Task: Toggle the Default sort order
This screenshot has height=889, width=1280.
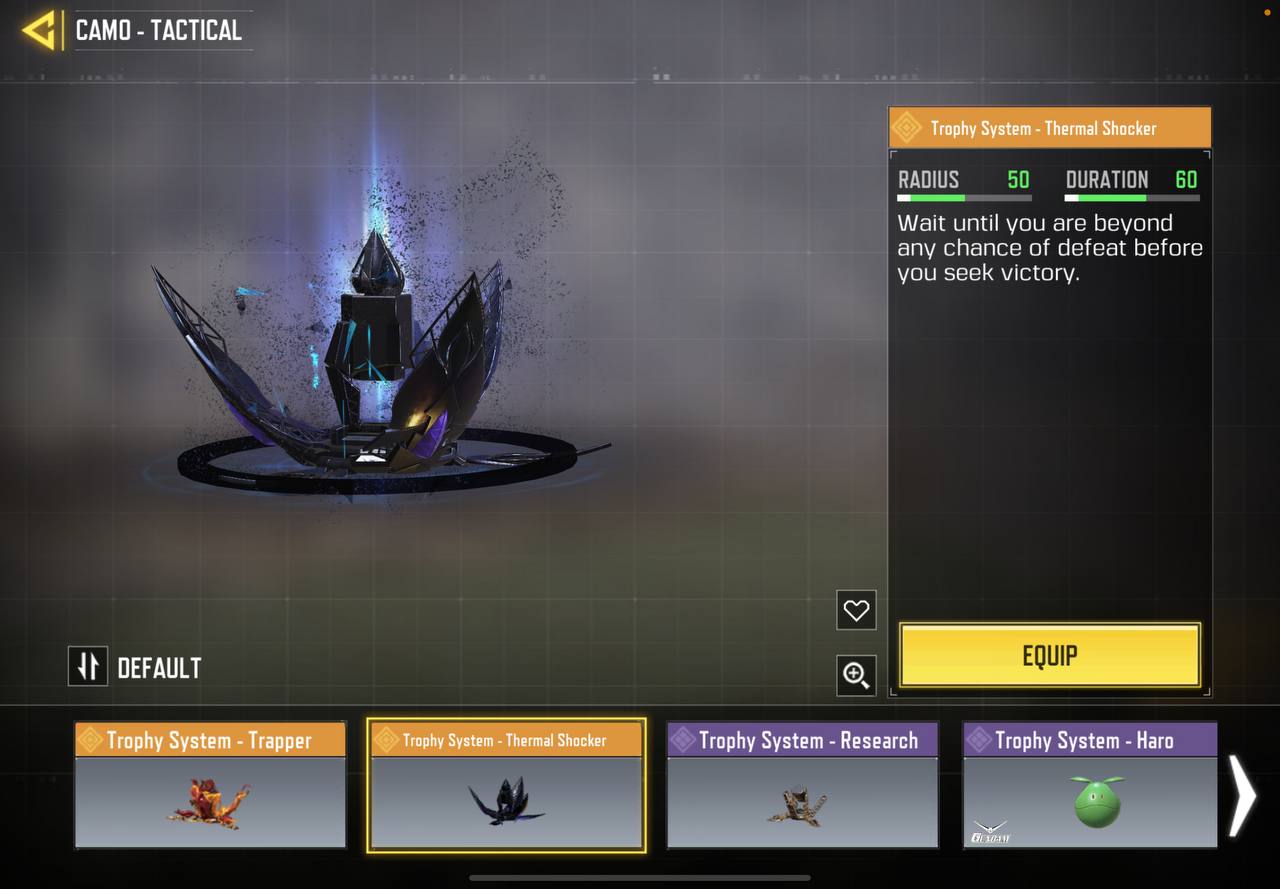Action: [x=88, y=667]
